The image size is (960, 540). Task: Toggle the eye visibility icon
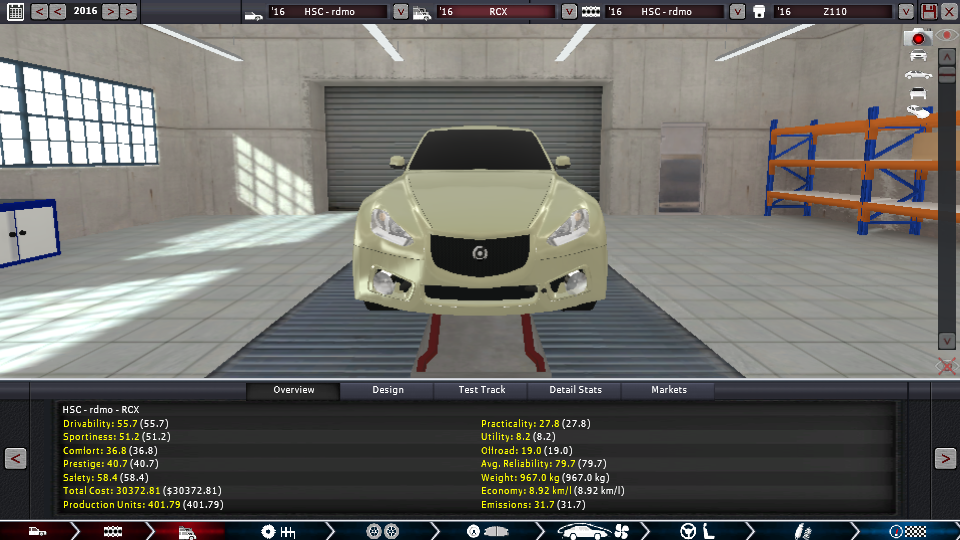(x=946, y=35)
